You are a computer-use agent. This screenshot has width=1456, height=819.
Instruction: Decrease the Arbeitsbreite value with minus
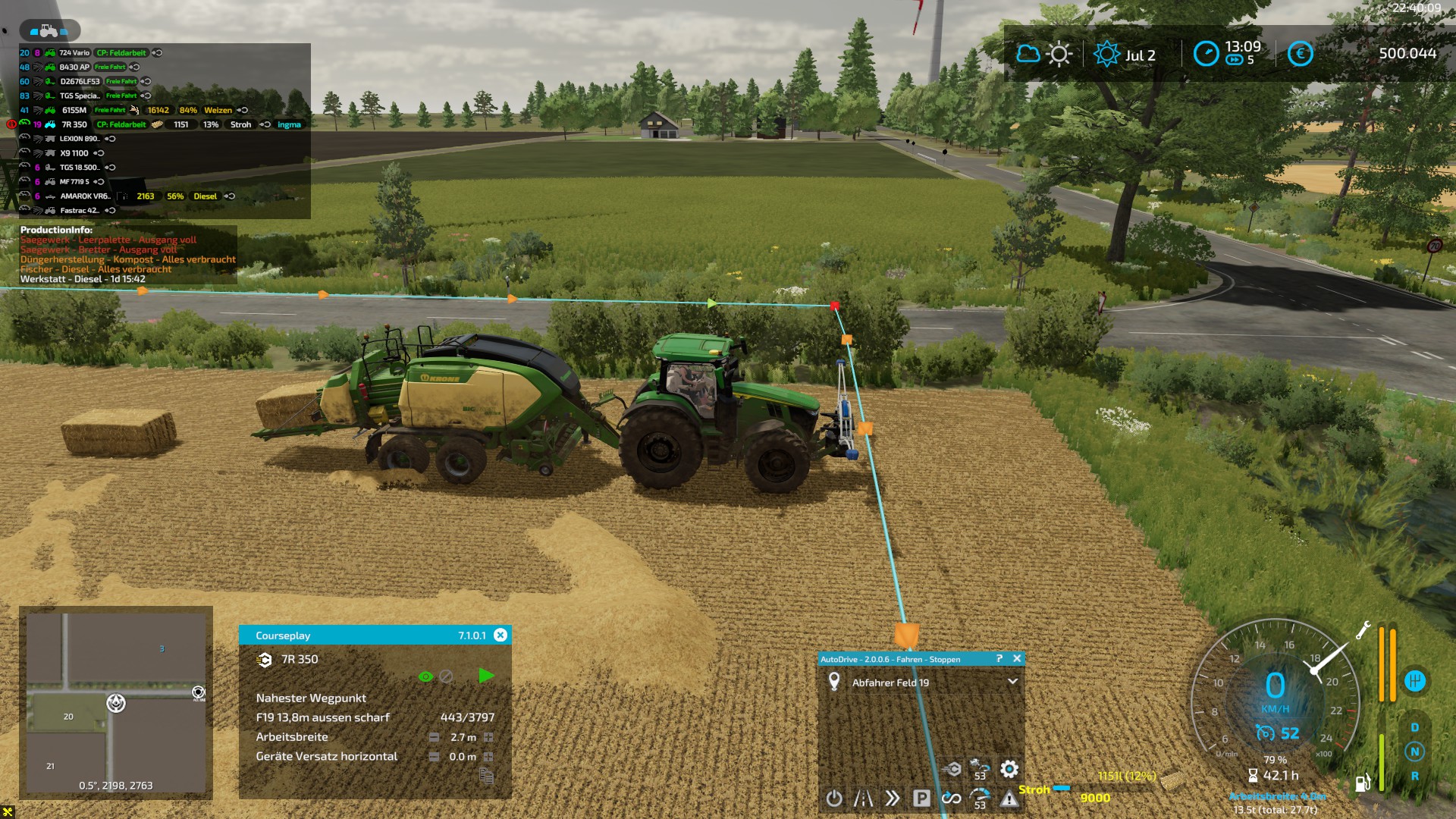click(434, 737)
